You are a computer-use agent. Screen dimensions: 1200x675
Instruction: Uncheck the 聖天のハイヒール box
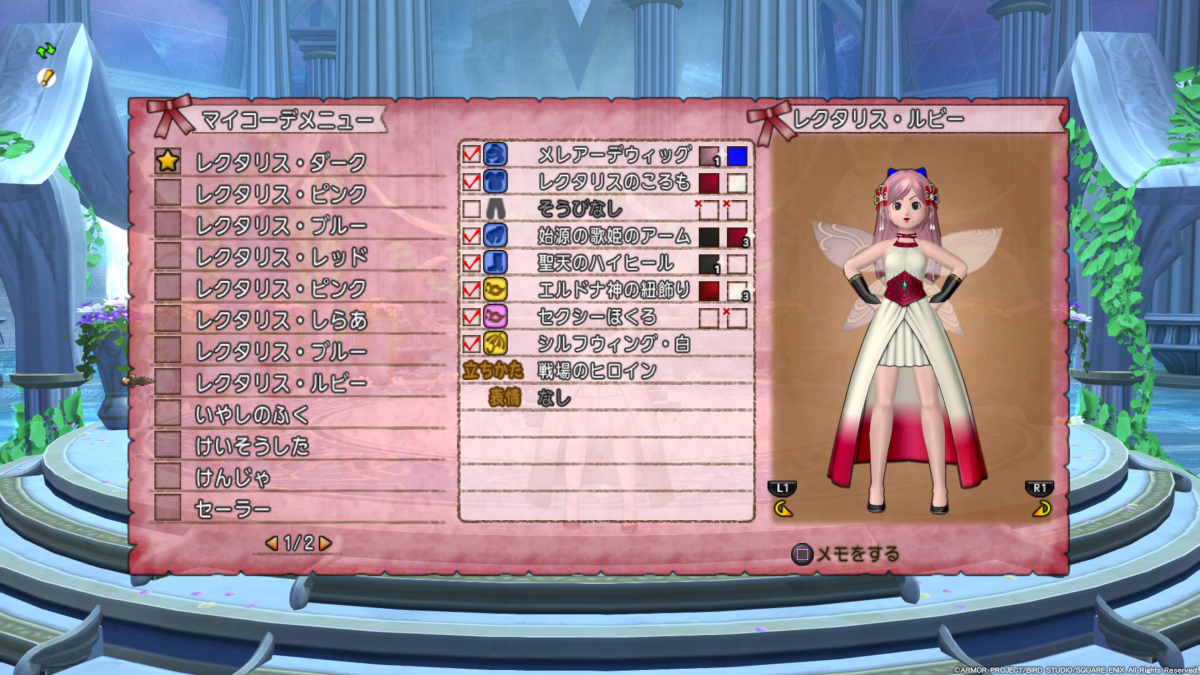pos(471,263)
